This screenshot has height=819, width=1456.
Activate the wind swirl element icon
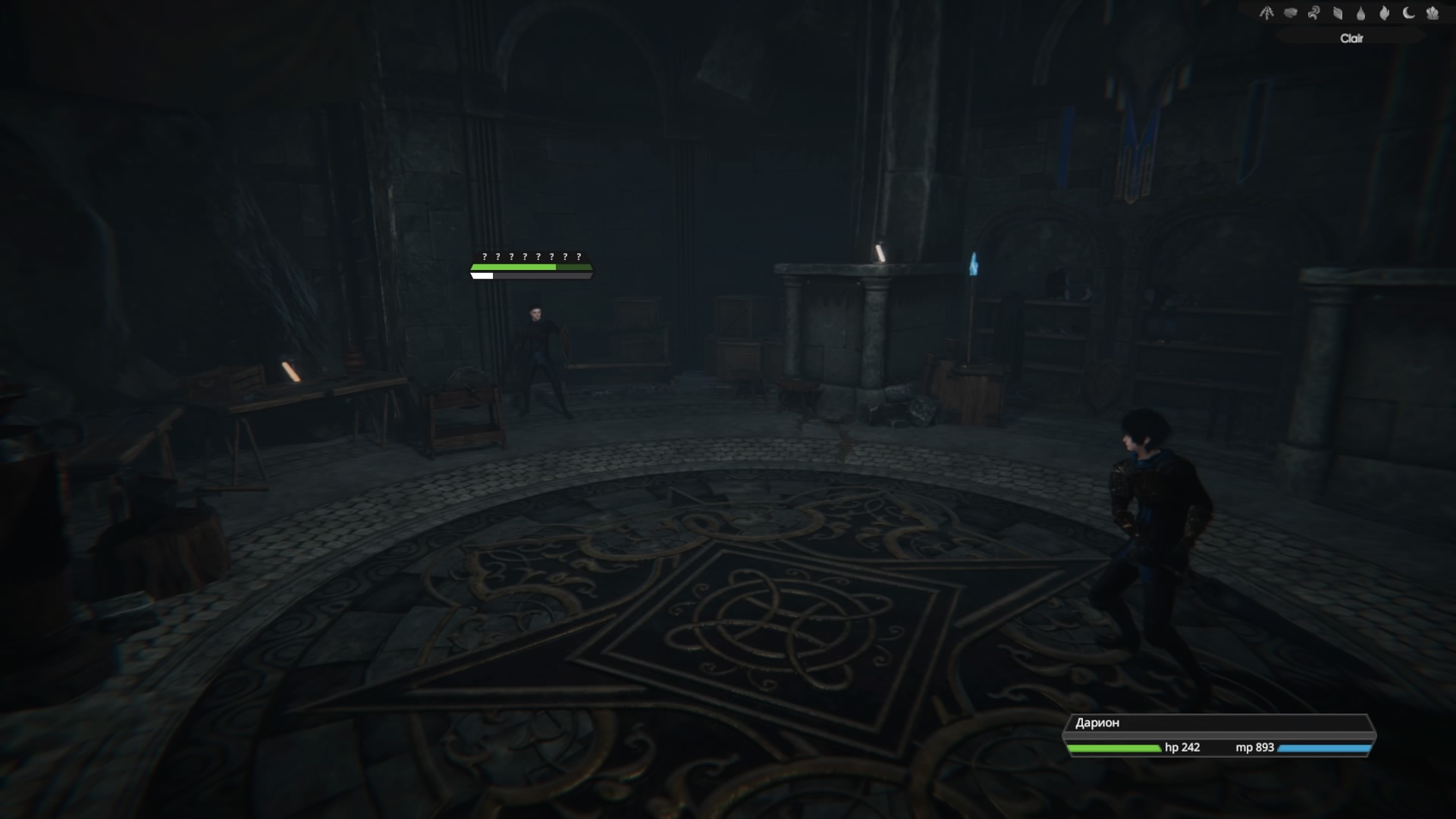pos(1313,13)
